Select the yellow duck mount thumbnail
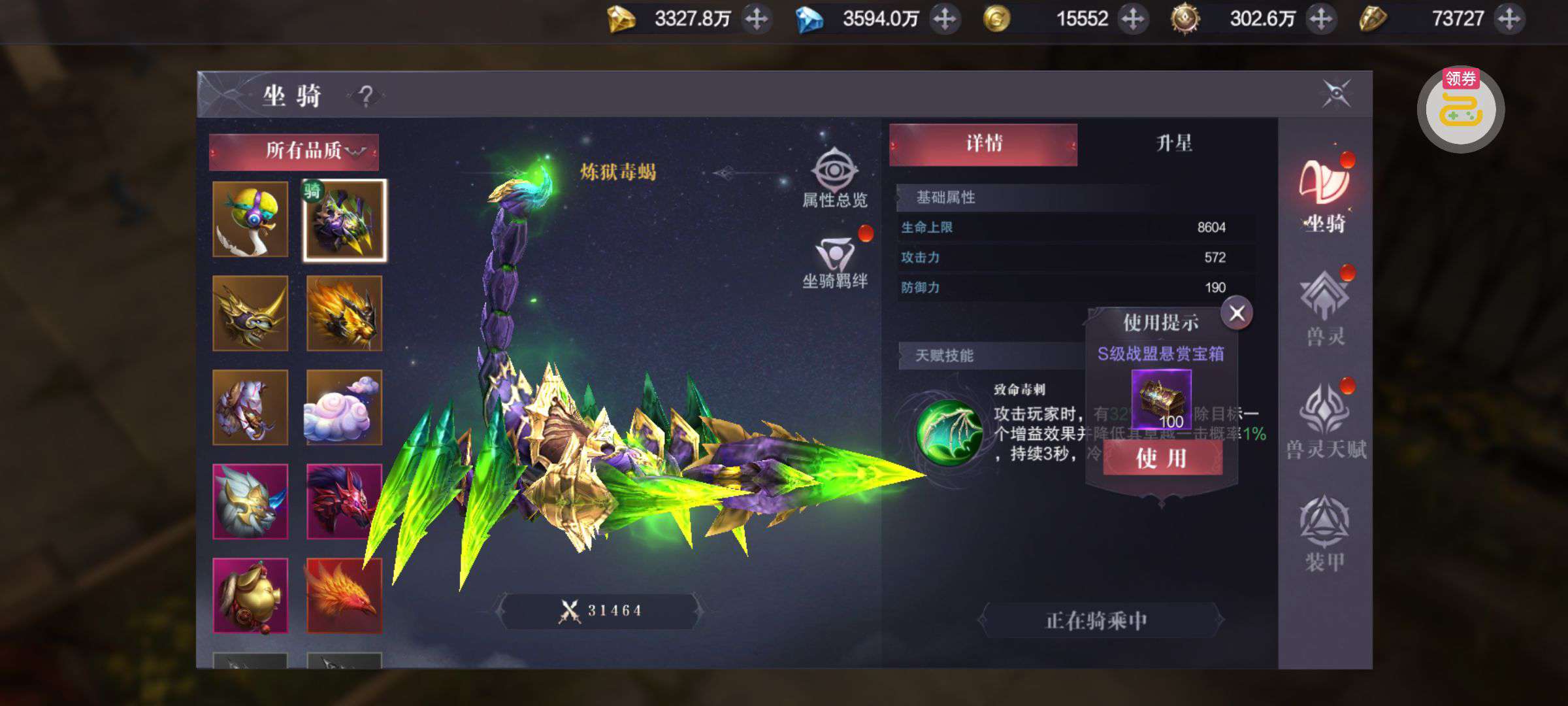Viewport: 1568px width, 706px height. (250, 220)
